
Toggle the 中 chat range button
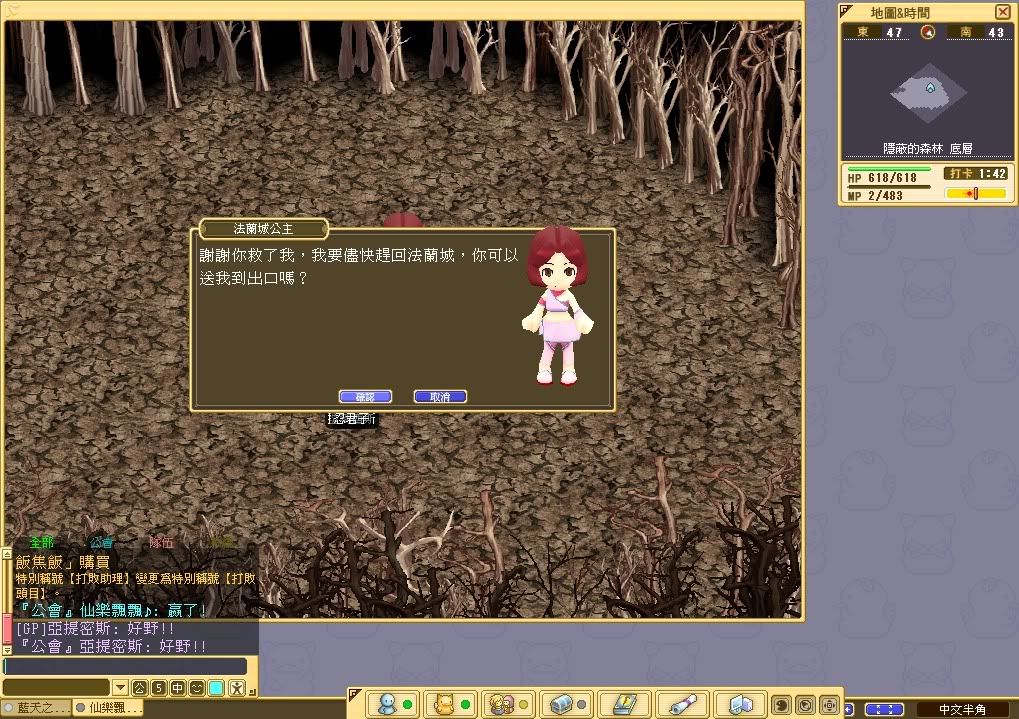177,688
